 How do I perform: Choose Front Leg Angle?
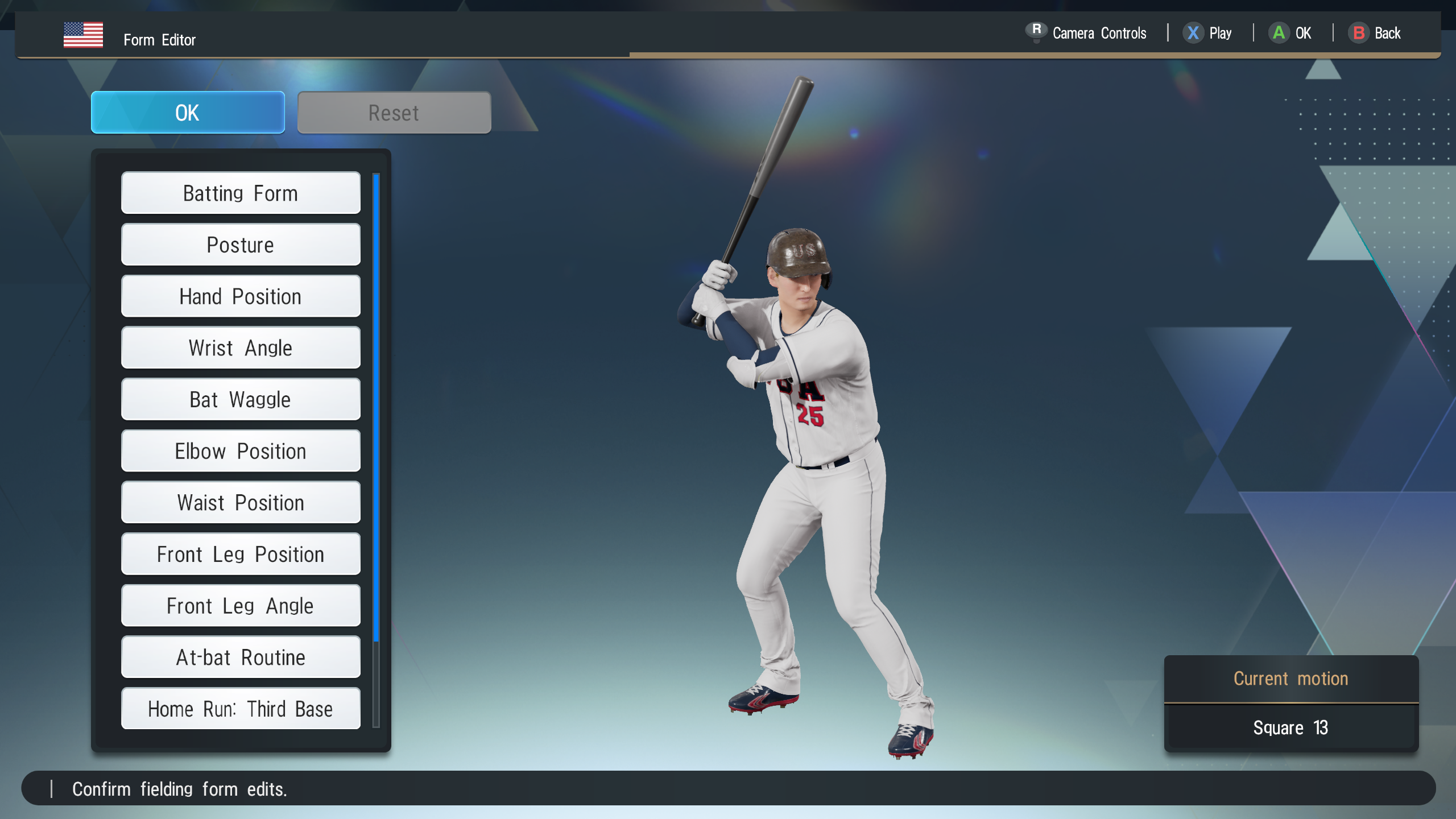pyautogui.click(x=241, y=606)
